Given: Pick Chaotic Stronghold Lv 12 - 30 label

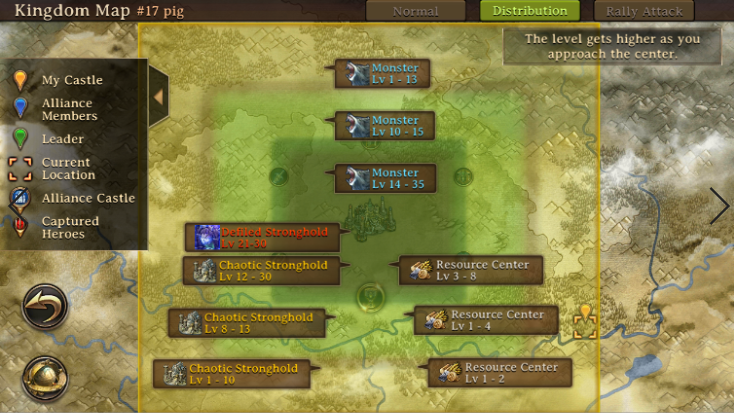Looking at the screenshot, I should point(262,270).
